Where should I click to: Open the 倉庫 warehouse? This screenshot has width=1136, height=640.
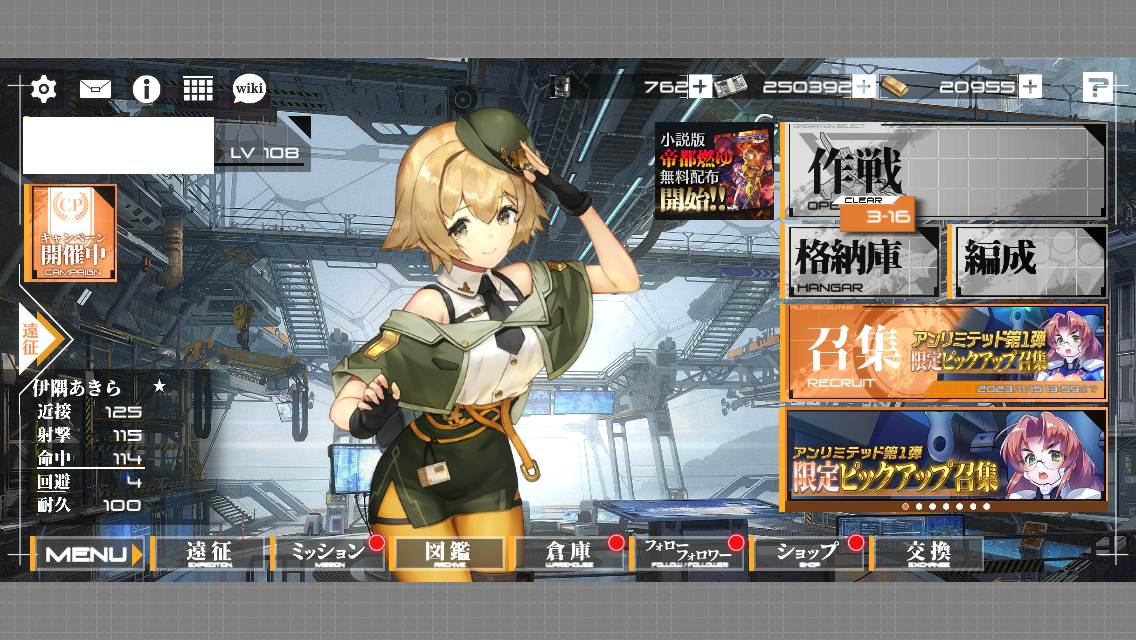568,554
